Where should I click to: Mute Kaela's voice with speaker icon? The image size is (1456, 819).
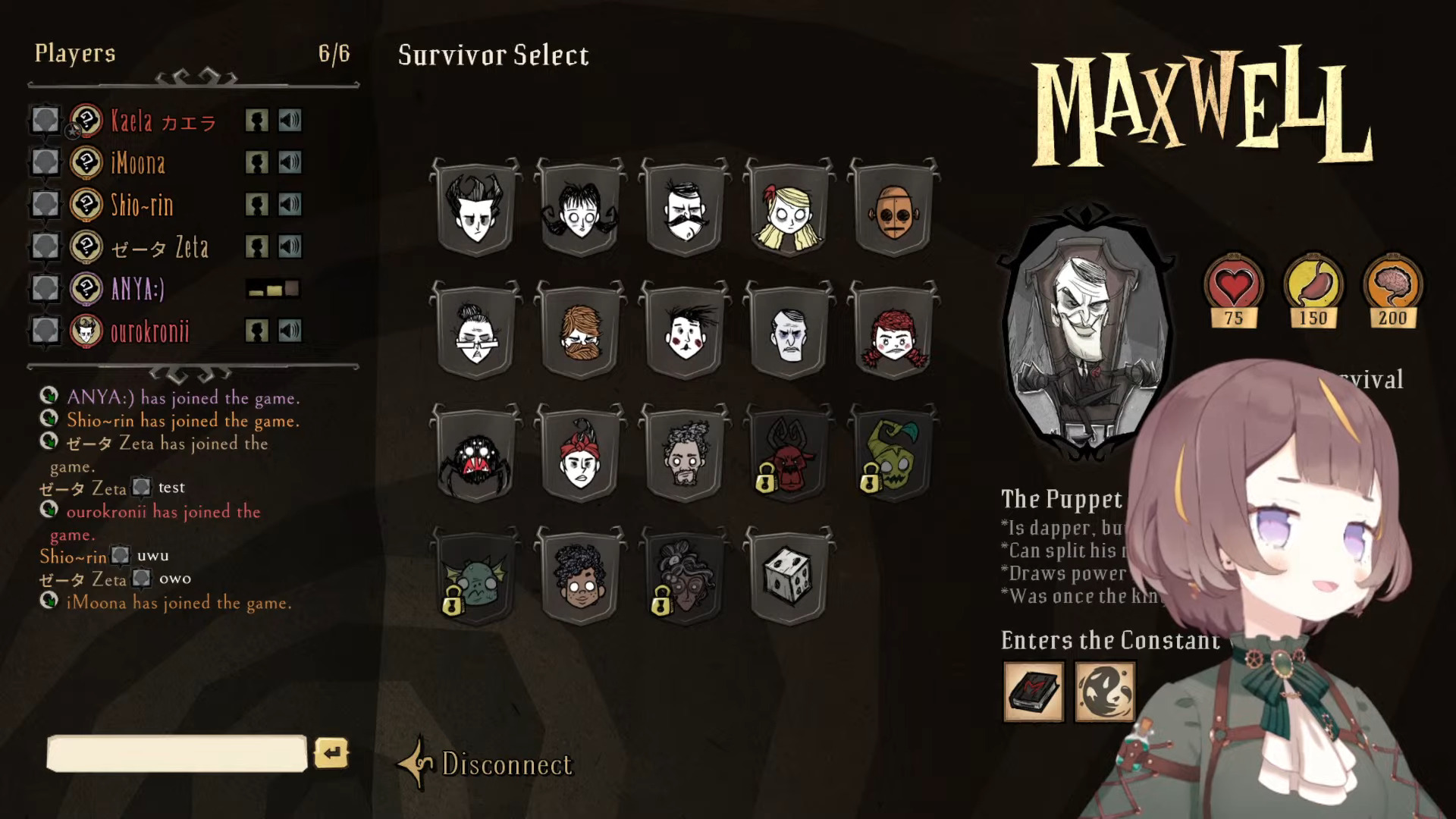tap(290, 121)
